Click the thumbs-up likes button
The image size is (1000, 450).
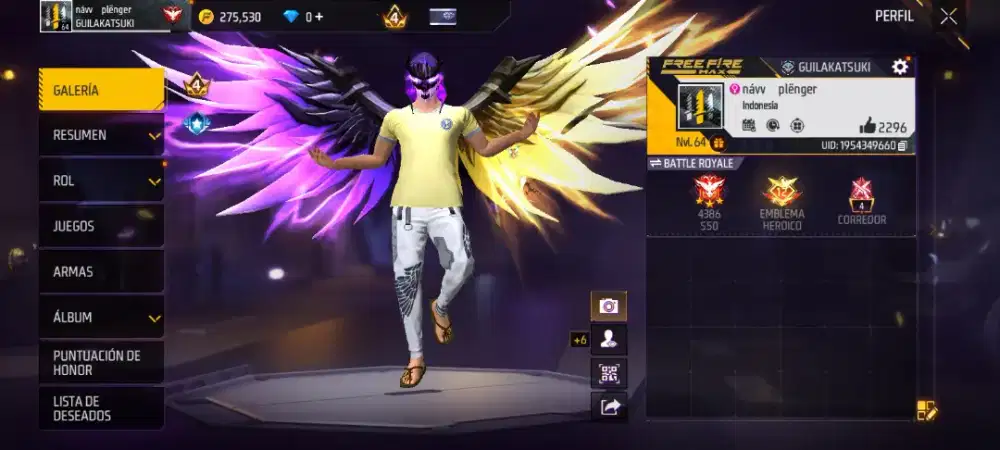[867, 127]
